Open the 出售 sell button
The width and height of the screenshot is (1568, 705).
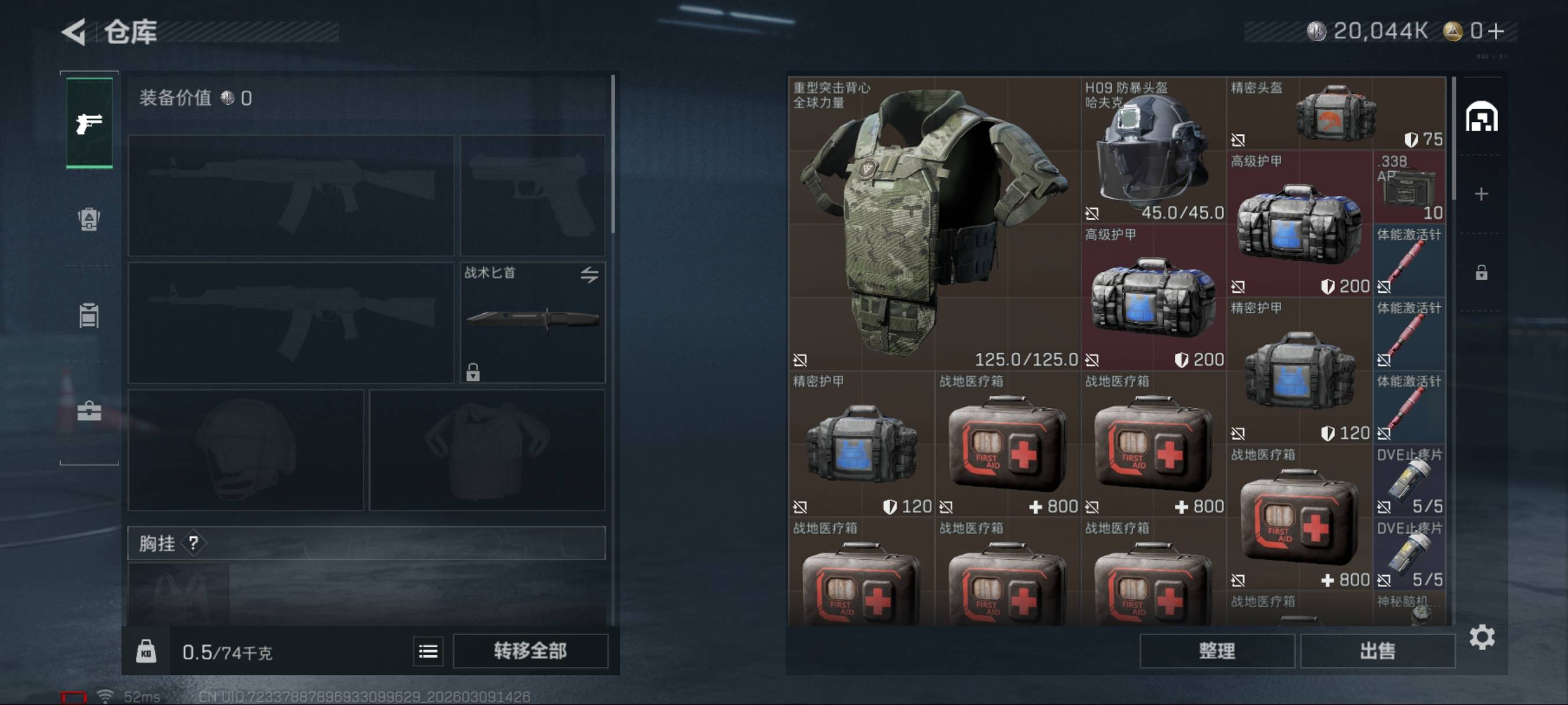pyautogui.click(x=1377, y=651)
